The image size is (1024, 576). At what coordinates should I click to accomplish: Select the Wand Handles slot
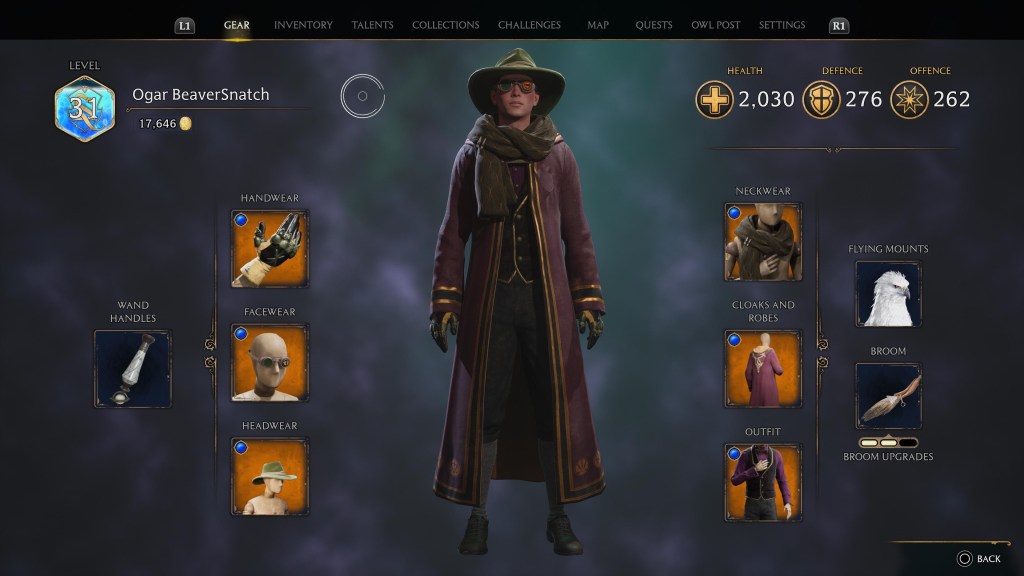133,369
